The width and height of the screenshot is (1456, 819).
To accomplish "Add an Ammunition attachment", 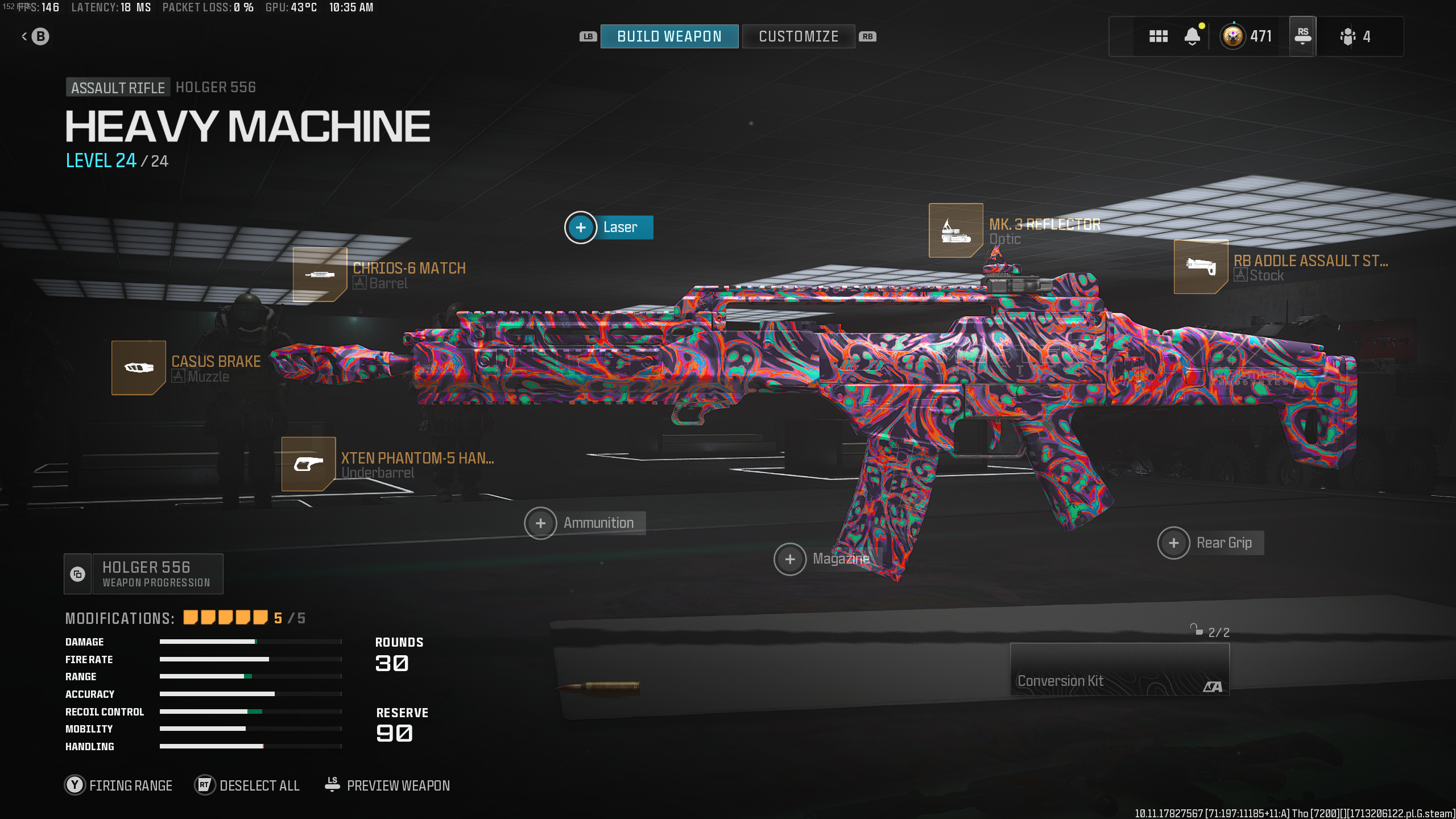I will pyautogui.click(x=540, y=523).
